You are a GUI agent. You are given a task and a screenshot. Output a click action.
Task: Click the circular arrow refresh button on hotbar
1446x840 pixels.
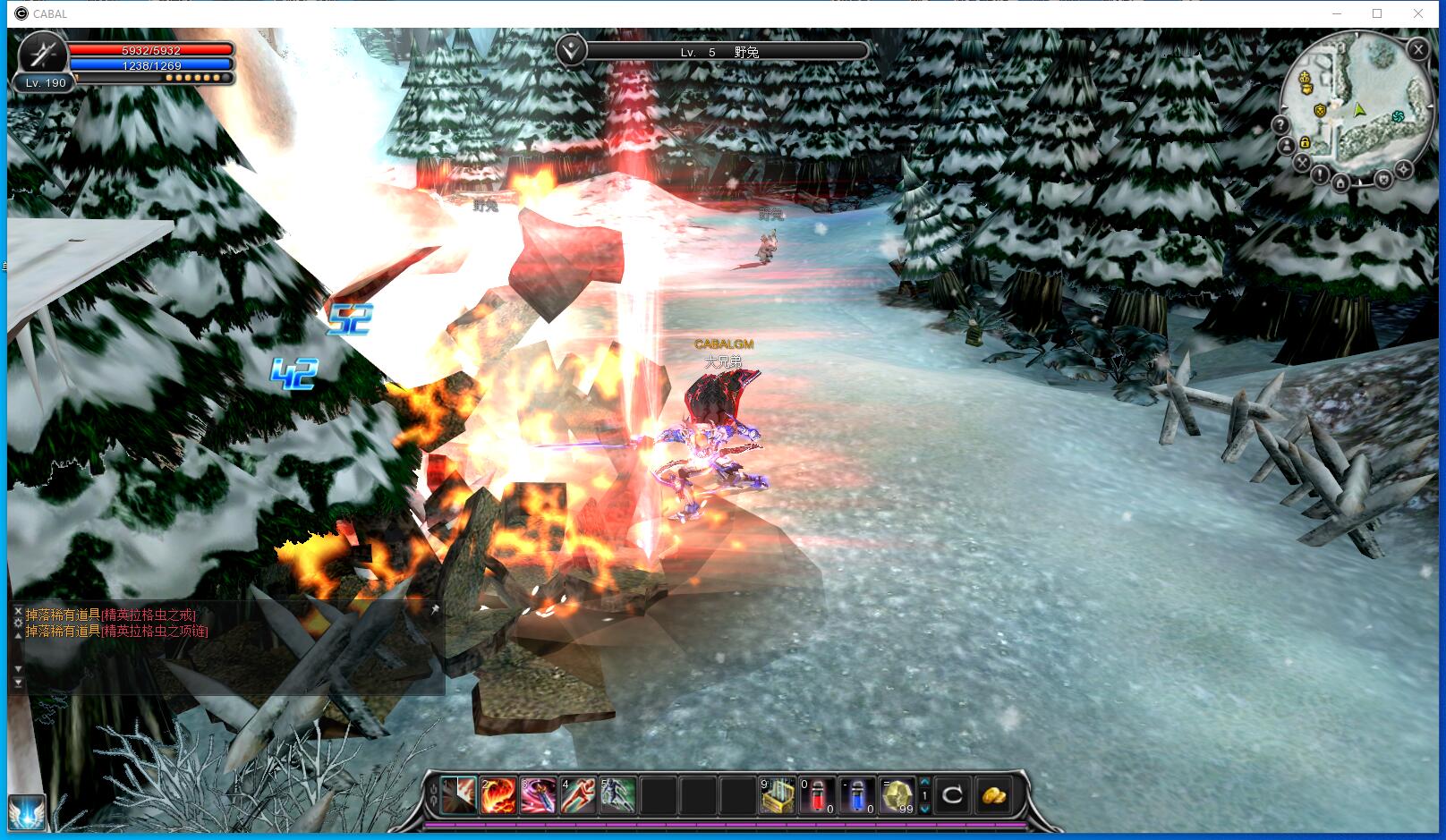[953, 795]
